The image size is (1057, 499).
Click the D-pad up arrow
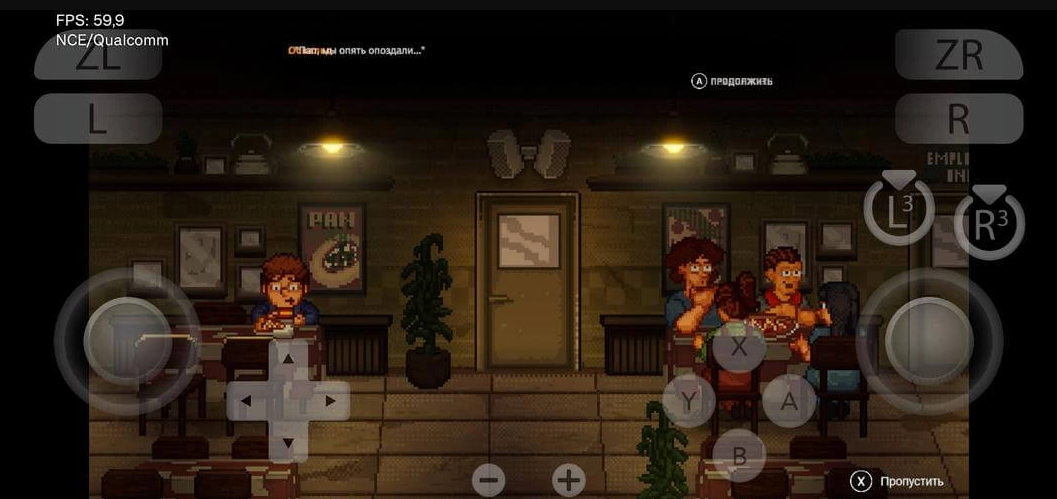coord(288,358)
